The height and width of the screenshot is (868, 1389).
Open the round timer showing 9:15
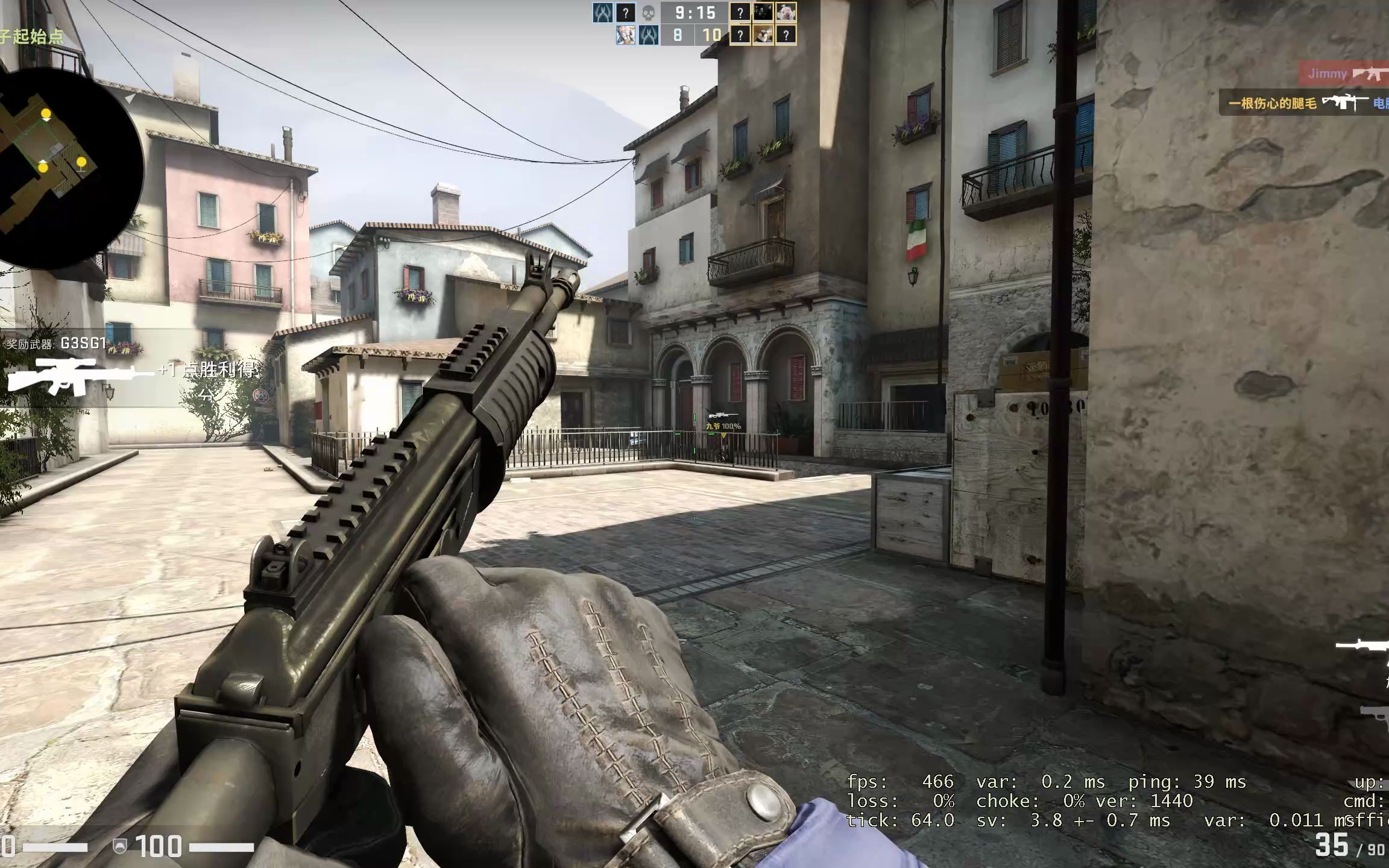695,13
